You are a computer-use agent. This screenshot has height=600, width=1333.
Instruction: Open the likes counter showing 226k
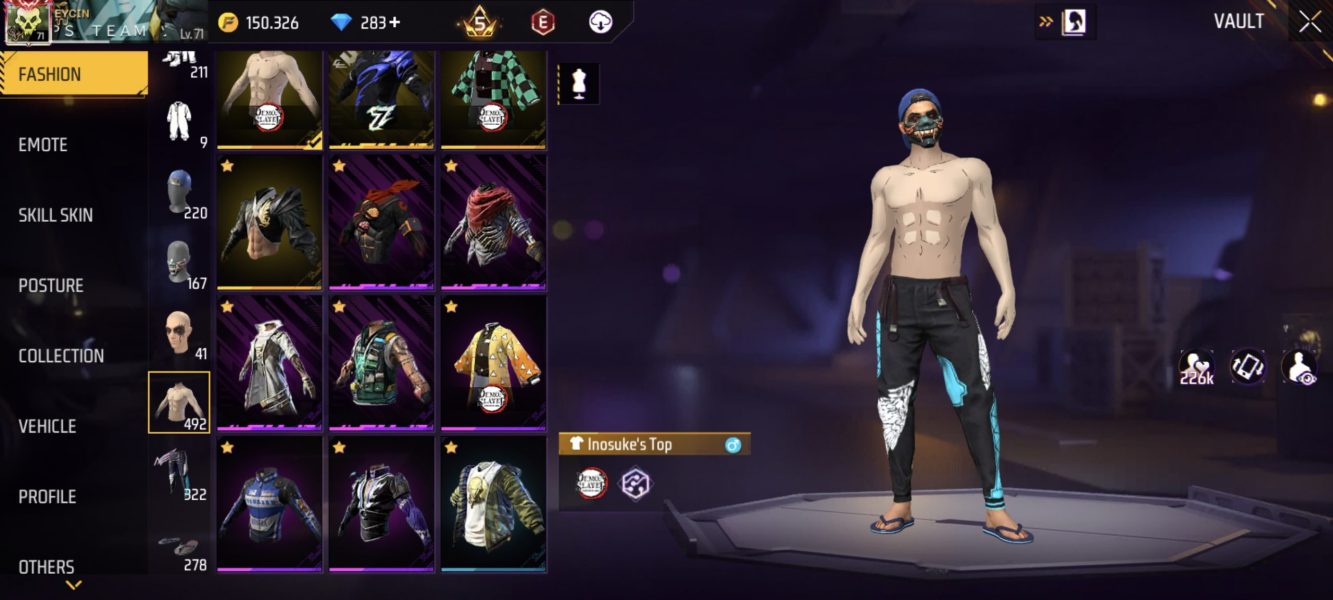pos(1196,368)
